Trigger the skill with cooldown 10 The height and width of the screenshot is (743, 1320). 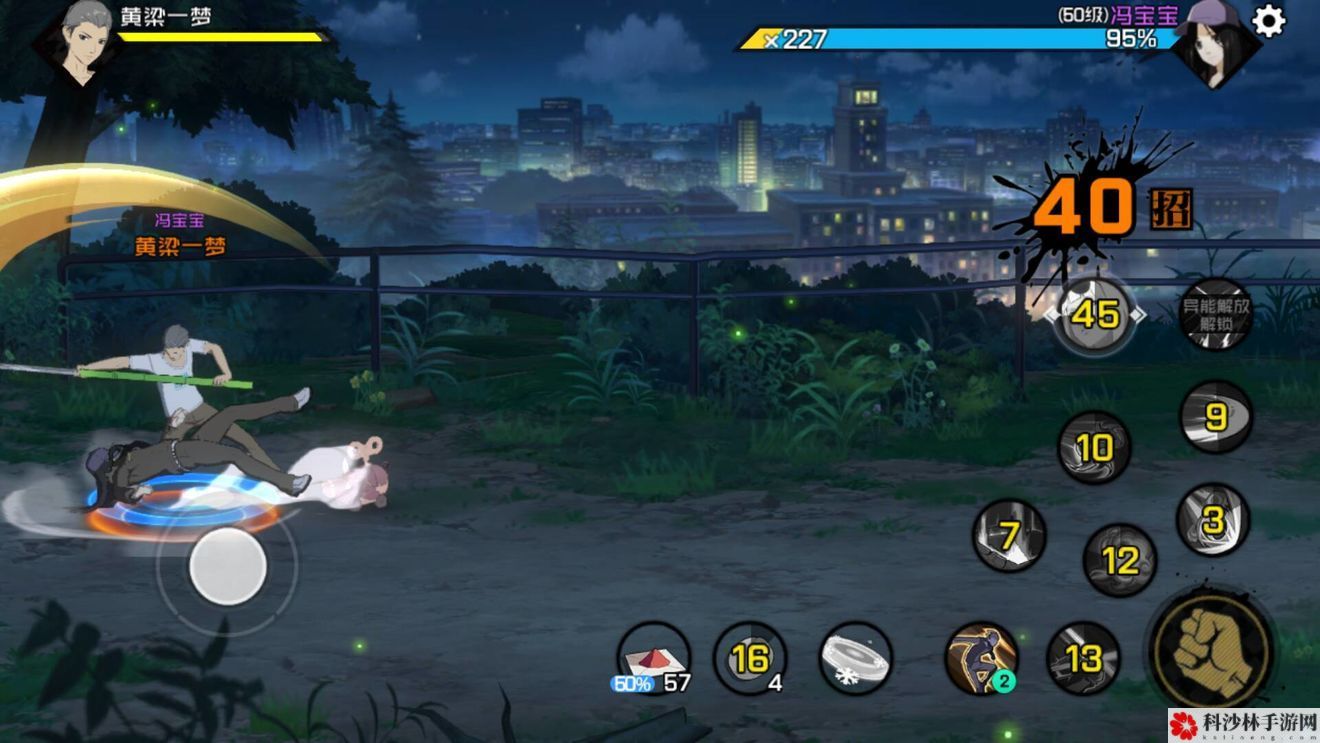[x=1094, y=449]
